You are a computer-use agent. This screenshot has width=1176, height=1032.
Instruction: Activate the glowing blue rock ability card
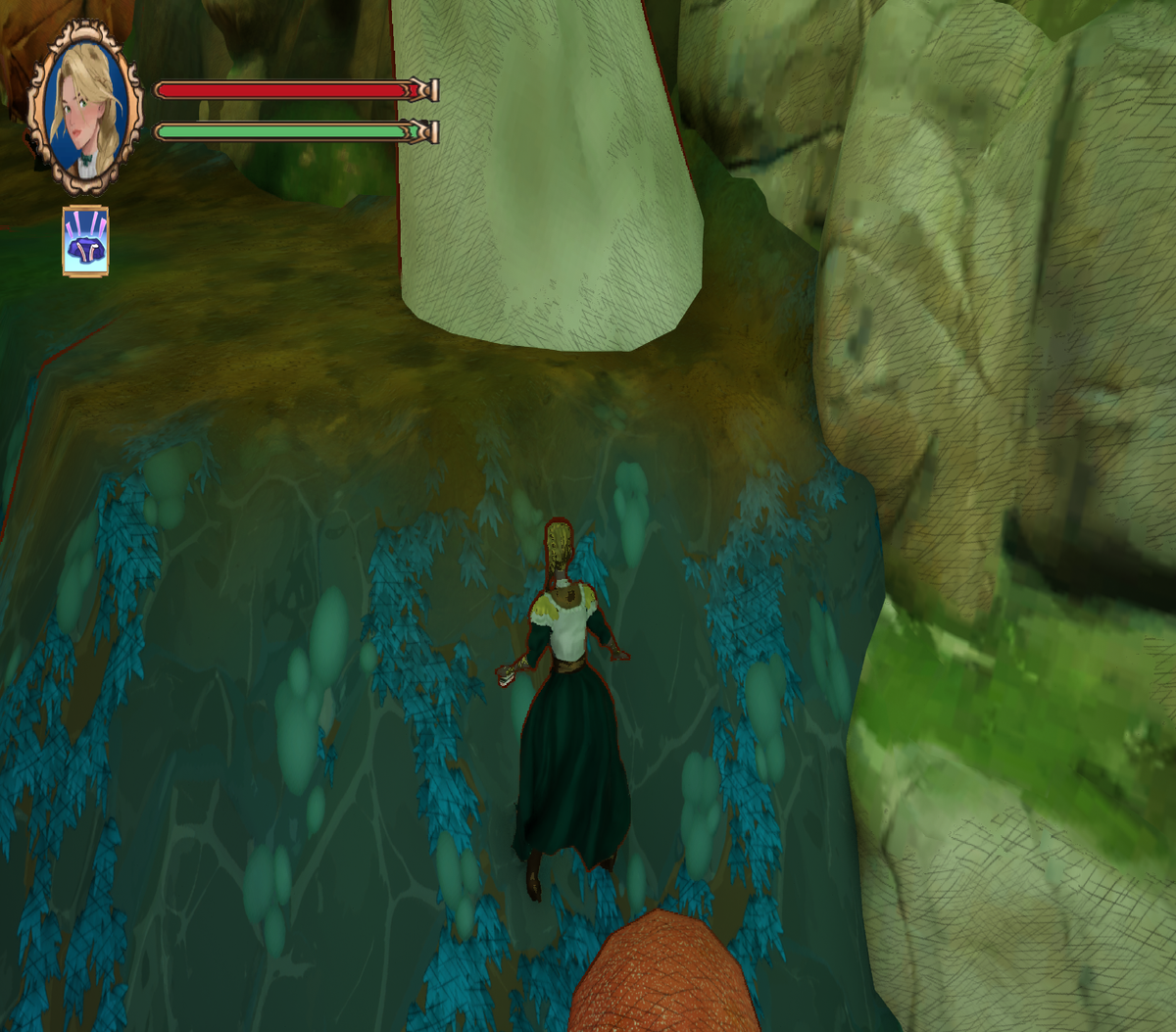(x=85, y=241)
